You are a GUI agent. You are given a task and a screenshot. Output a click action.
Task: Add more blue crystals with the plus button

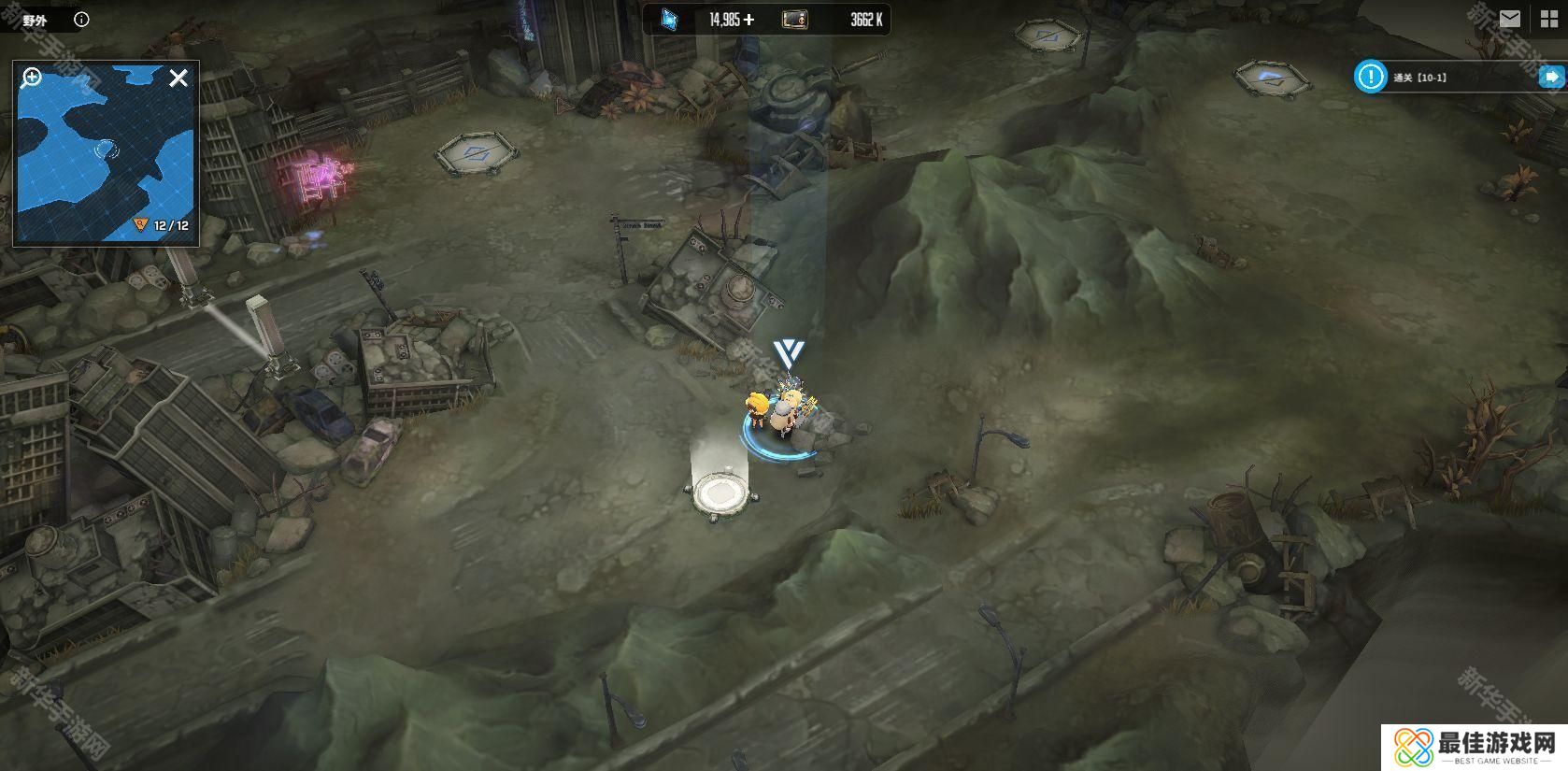click(748, 20)
